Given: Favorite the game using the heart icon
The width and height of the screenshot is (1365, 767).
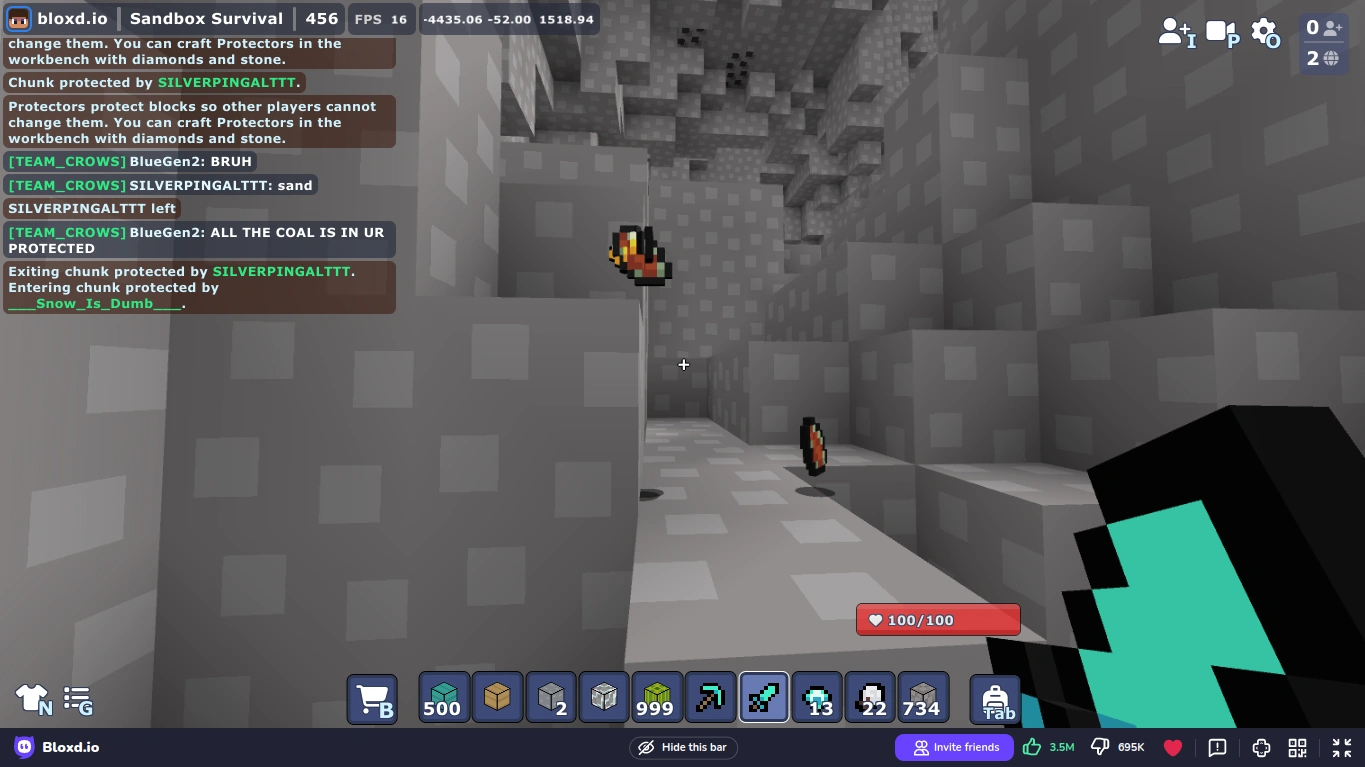Looking at the screenshot, I should point(1172,747).
